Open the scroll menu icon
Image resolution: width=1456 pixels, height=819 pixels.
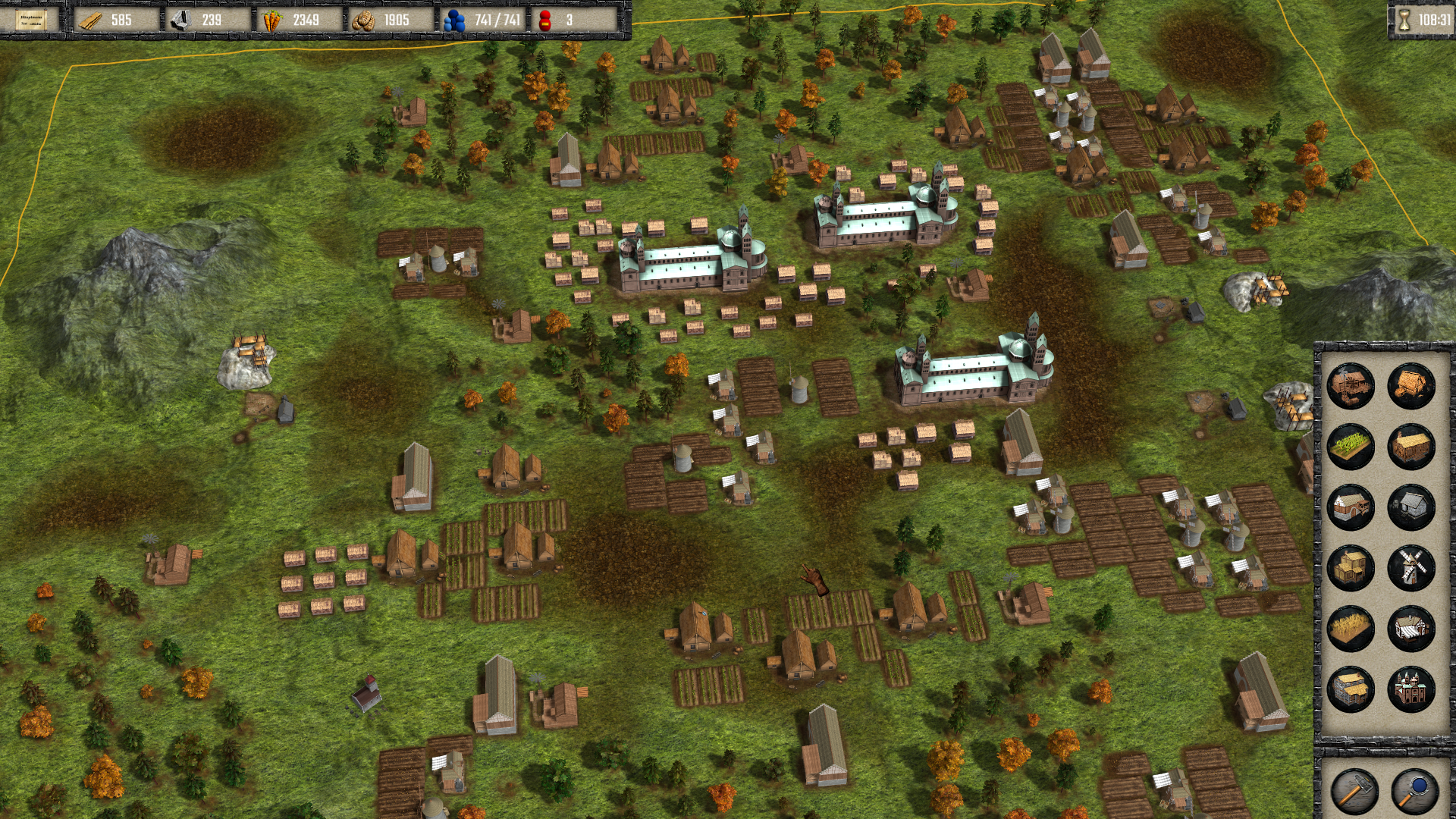pyautogui.click(x=31, y=20)
